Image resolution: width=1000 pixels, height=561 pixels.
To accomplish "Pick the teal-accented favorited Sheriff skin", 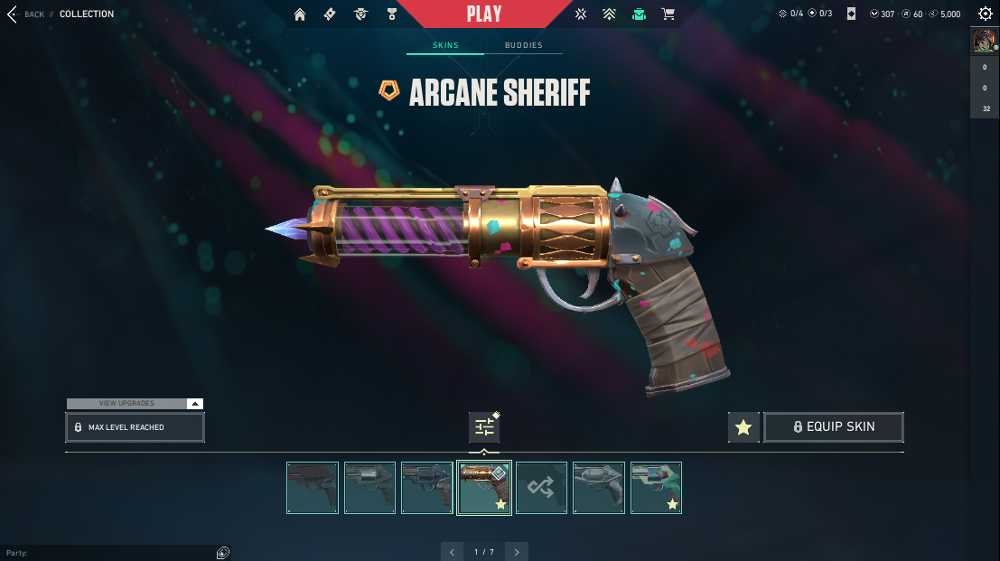I will (x=656, y=487).
